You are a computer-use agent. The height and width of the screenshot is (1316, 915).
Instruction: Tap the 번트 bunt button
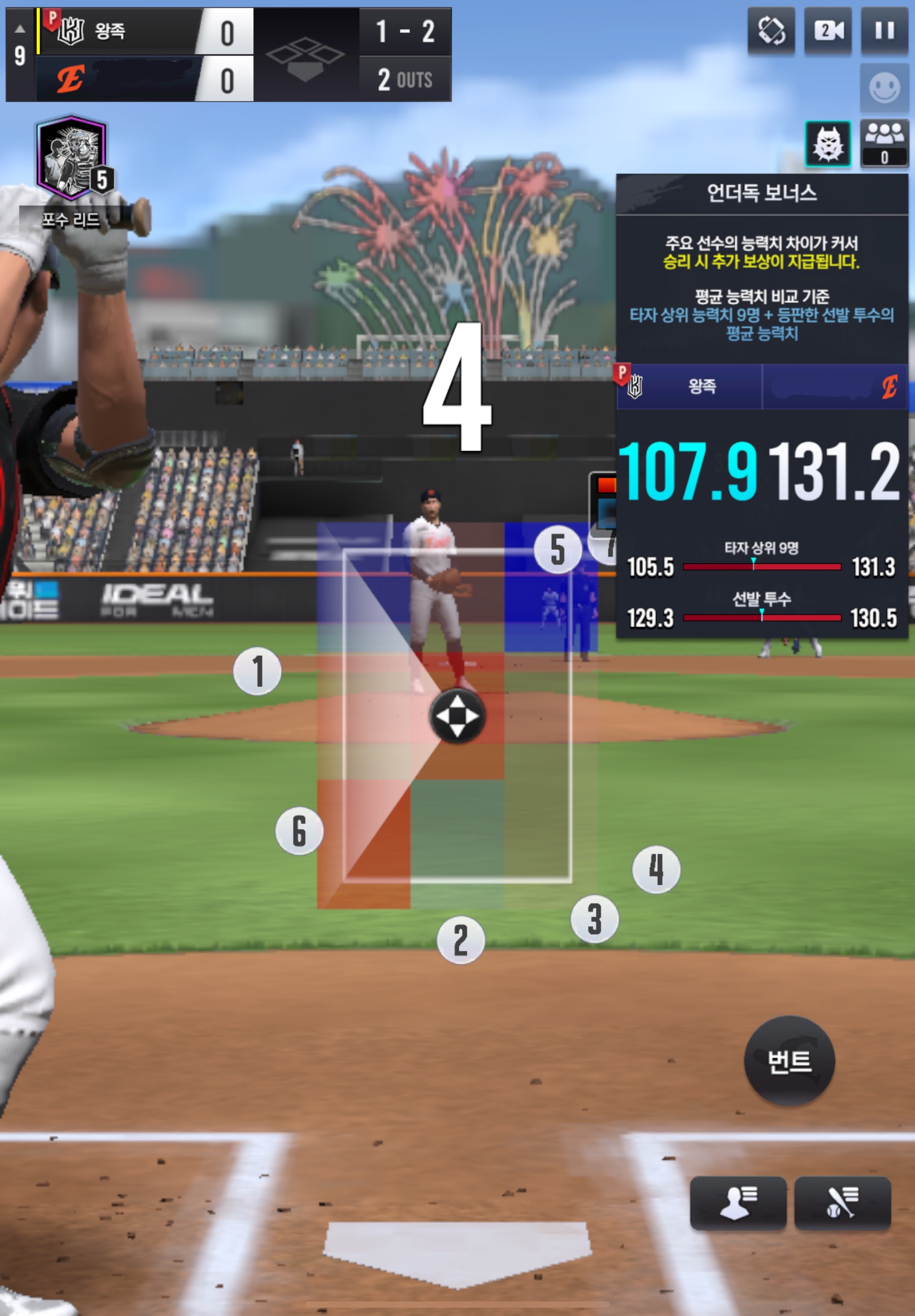pos(789,1061)
